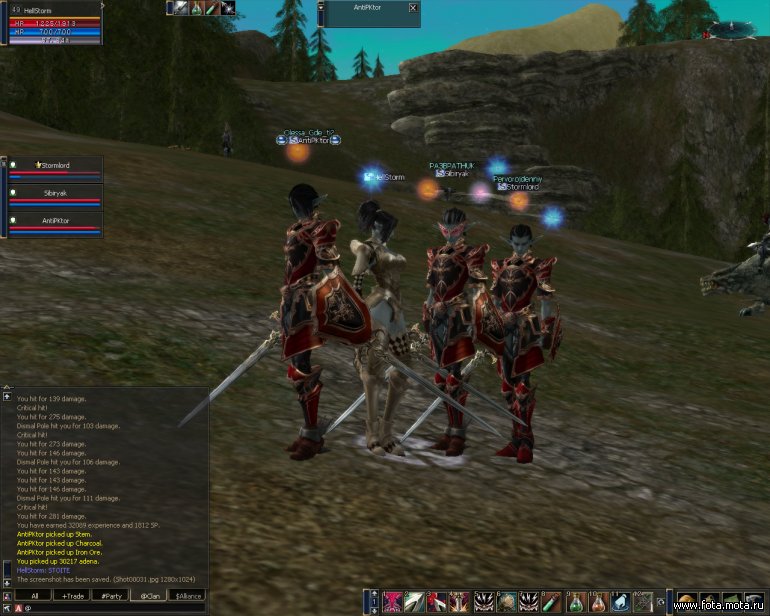Use the green vial in hotbar slot 8
The image size is (770, 616).
click(x=553, y=603)
